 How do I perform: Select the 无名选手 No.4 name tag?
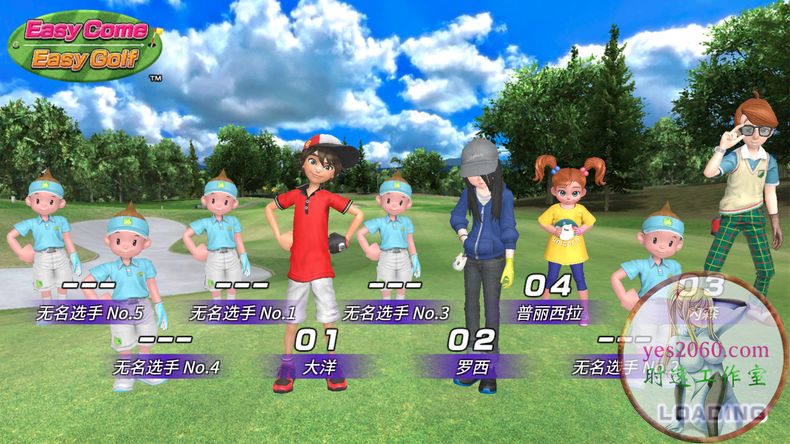166,367
